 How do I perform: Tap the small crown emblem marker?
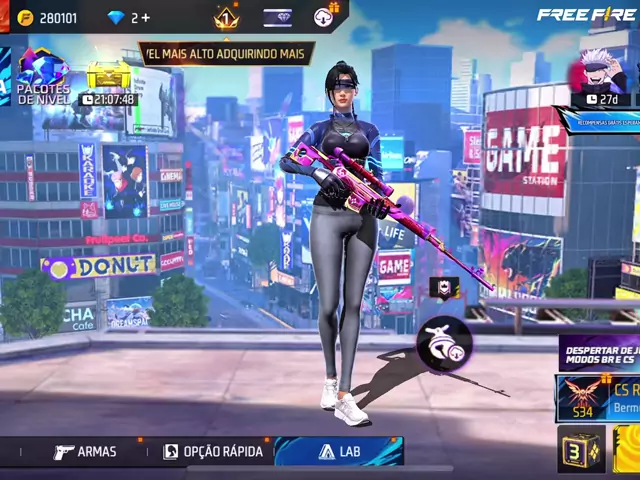(444, 288)
